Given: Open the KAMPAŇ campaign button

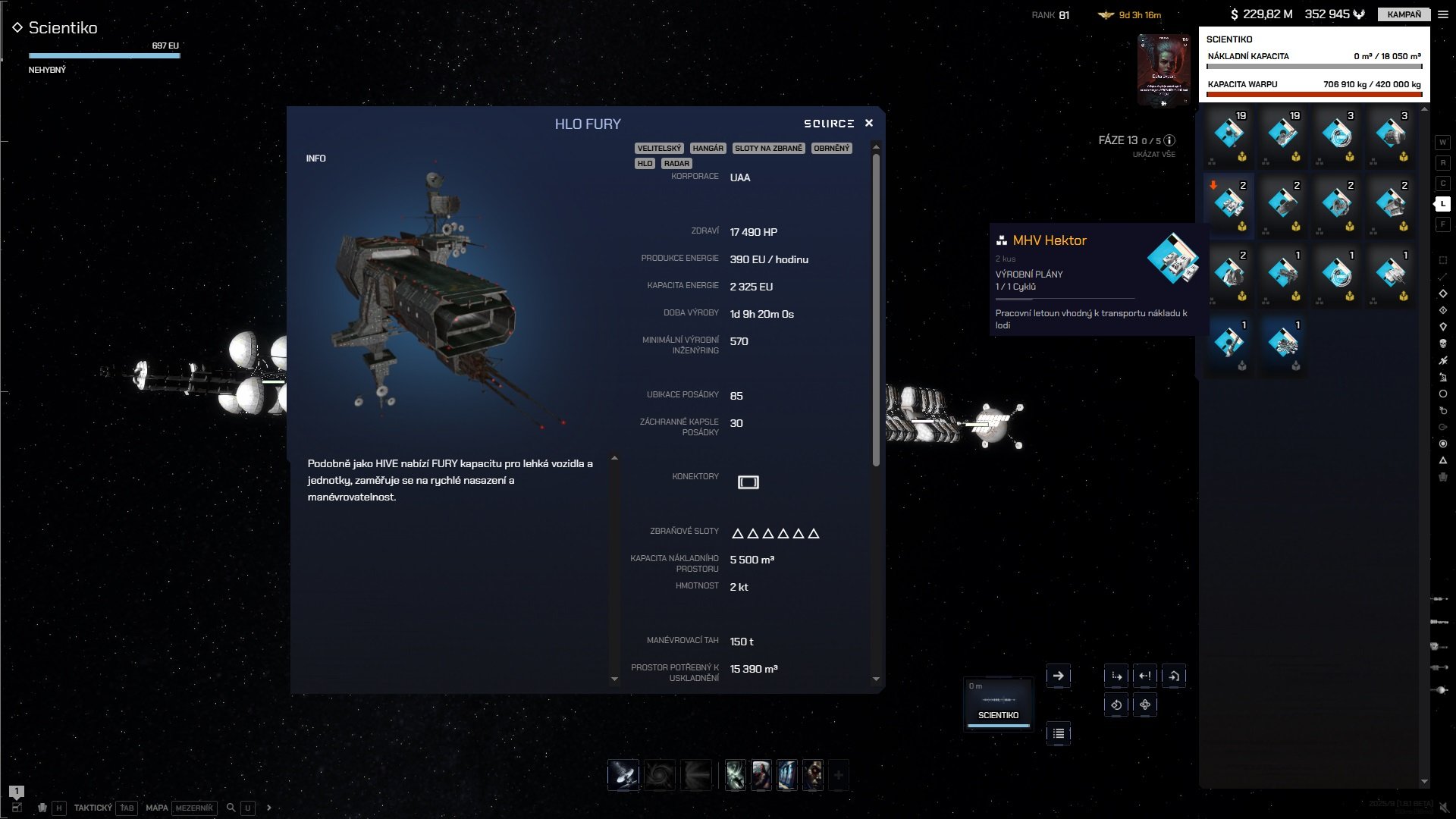Looking at the screenshot, I should 1404,14.
